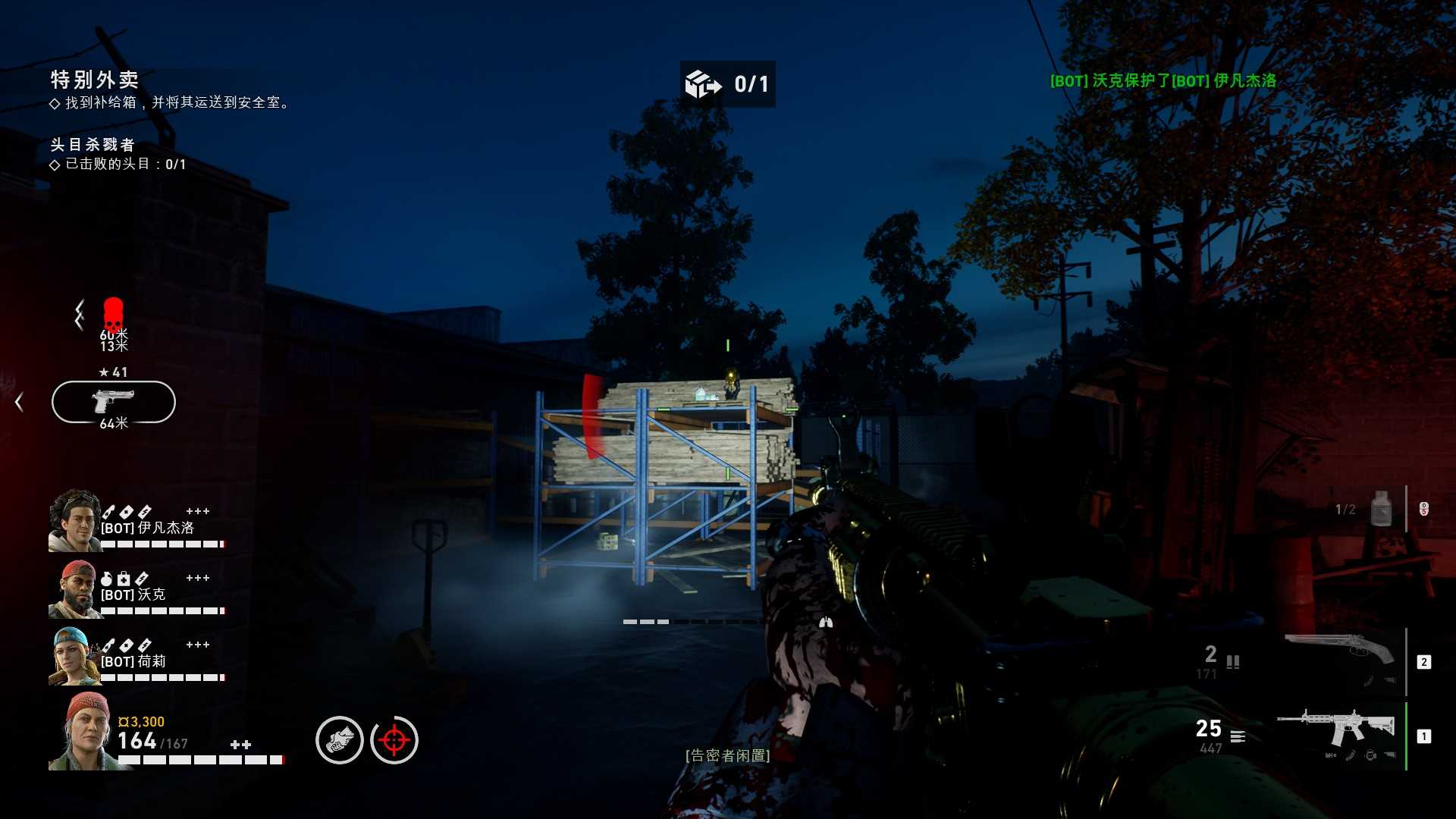
Task: Select the red skull boss marker
Action: pyautogui.click(x=113, y=313)
